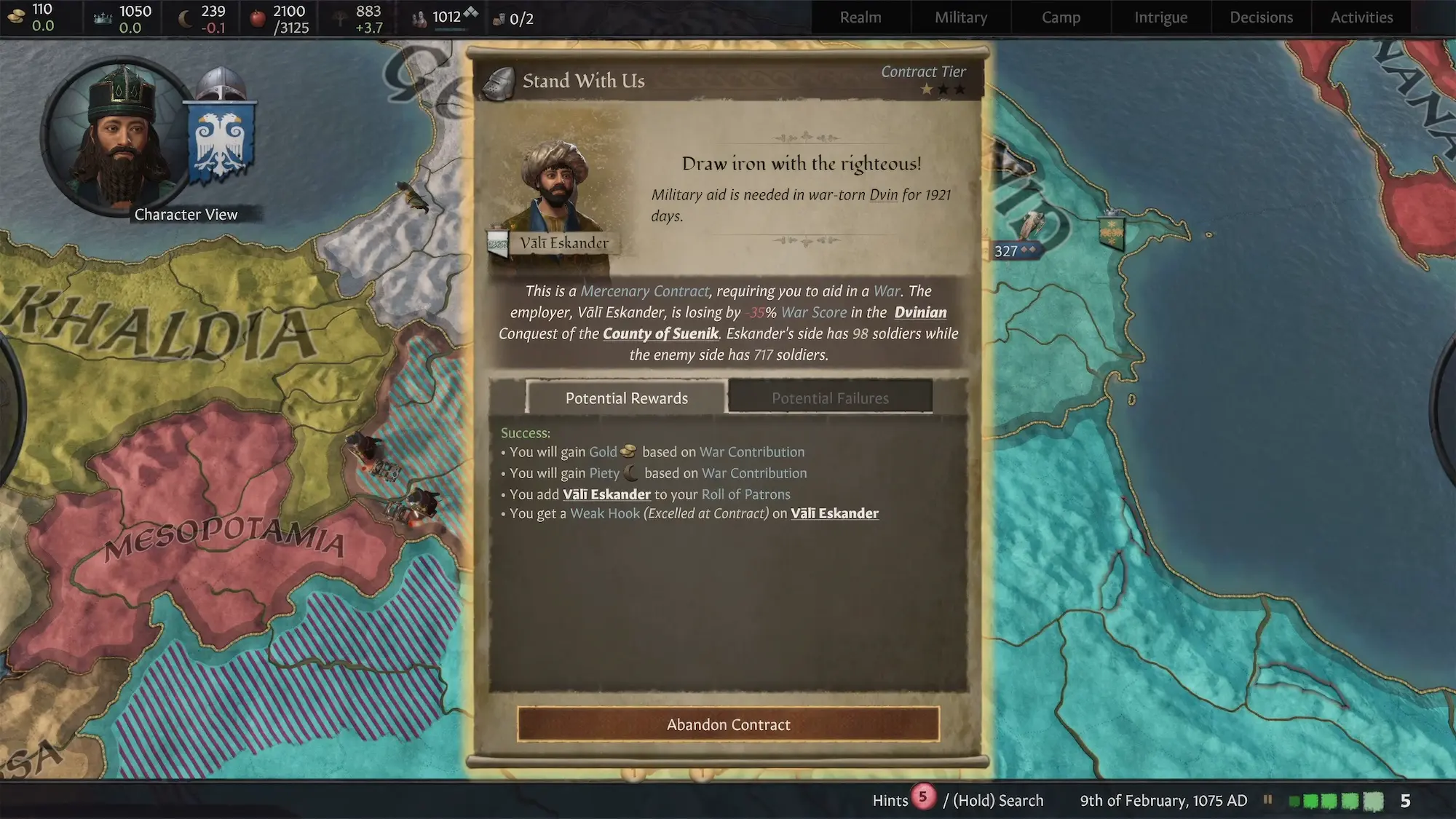Open the Intrigue menu
1456x819 pixels.
pyautogui.click(x=1160, y=17)
